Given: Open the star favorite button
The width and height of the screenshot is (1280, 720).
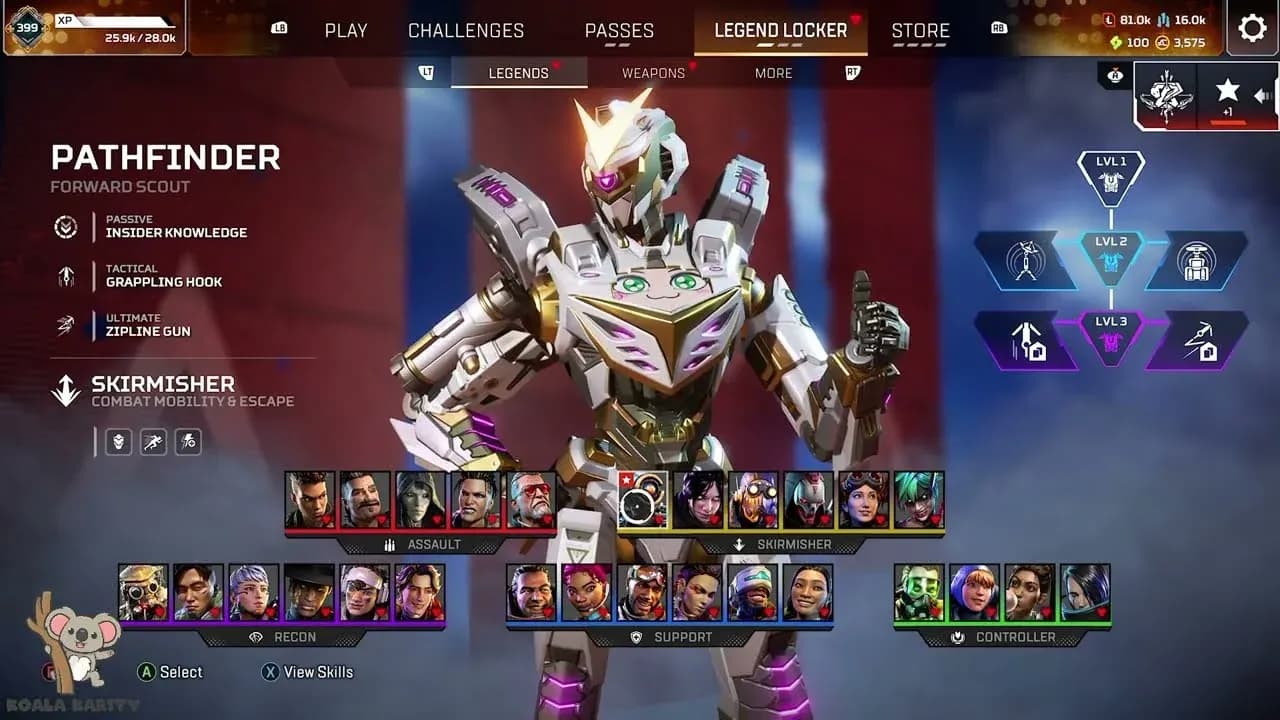Looking at the screenshot, I should coord(1227,94).
